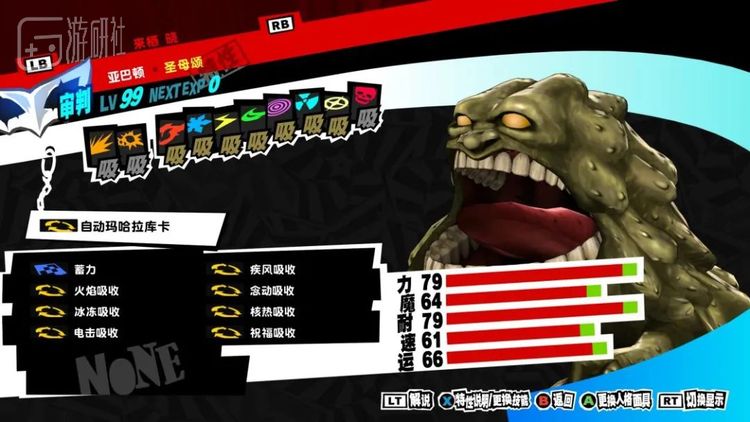The height and width of the screenshot is (422, 750).
Task: Choose the 祝福吸收 skill
Action: (272, 332)
